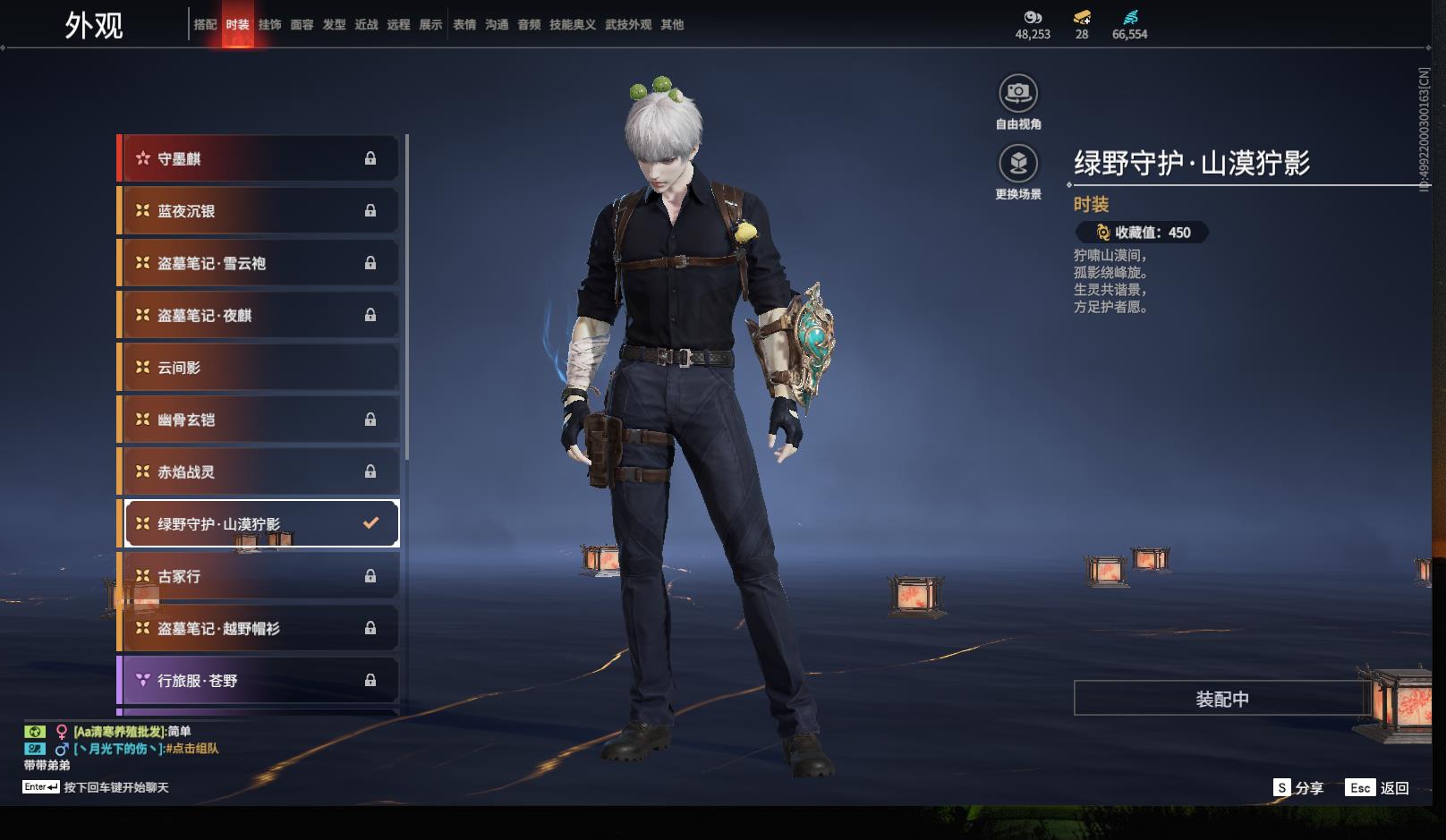Open the 挂饰 accessories tab
Screen dimensions: 1446x840
pos(269,25)
